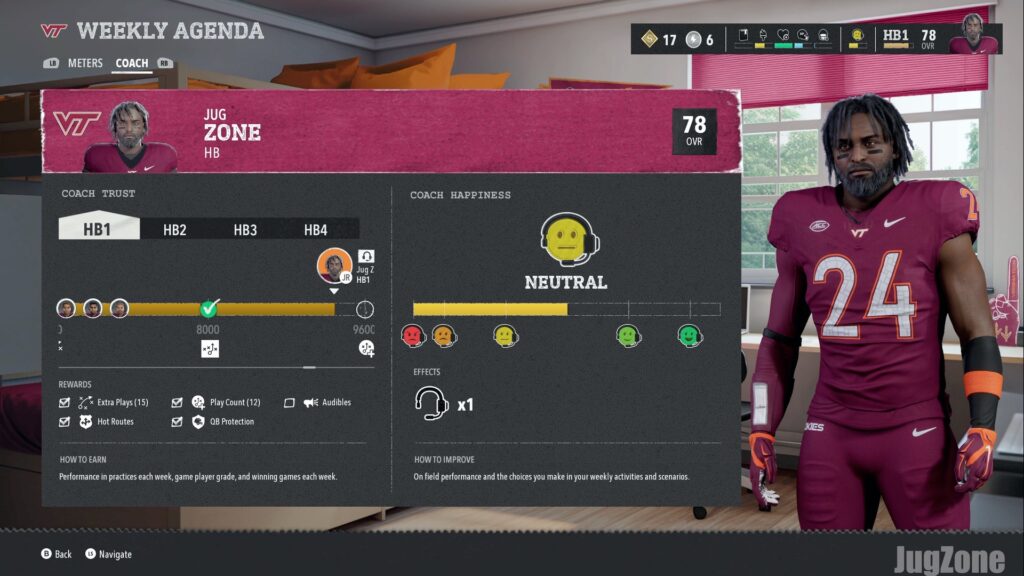Choose the HB1 depth chart tab
Image resolution: width=1024 pixels, height=576 pixels.
(x=98, y=229)
